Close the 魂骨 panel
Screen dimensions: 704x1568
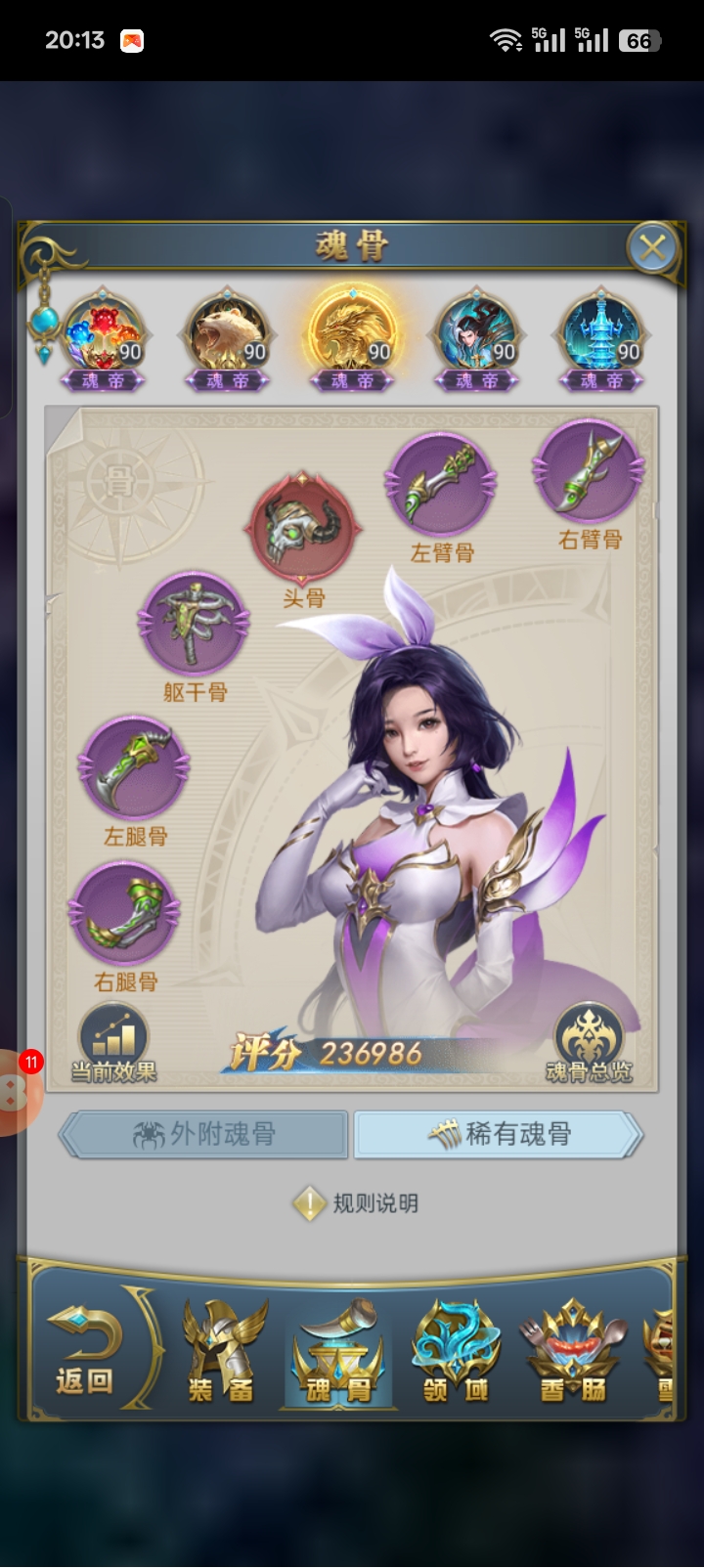(652, 247)
